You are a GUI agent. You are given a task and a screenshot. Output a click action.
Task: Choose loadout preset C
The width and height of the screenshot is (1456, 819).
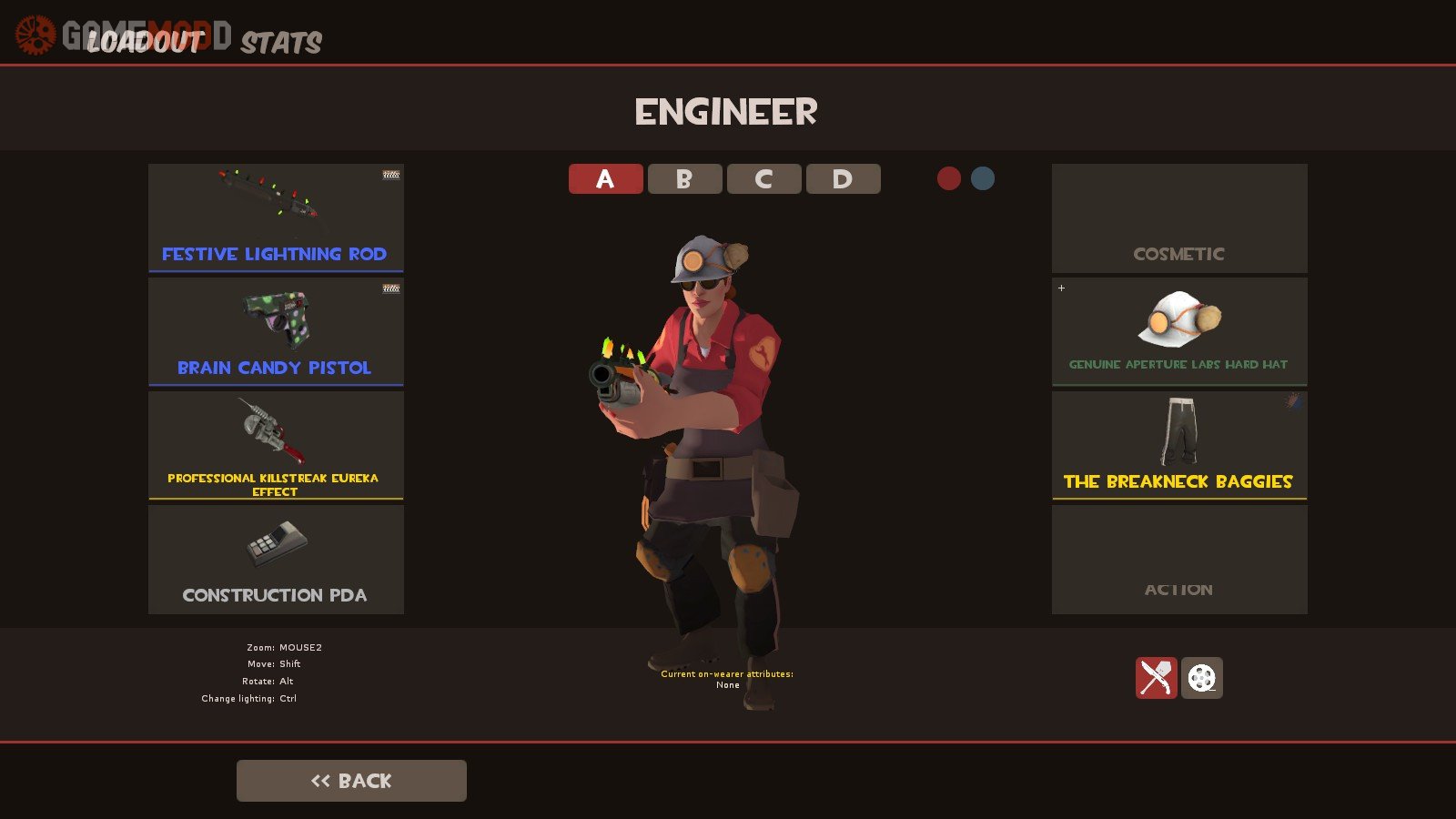[763, 179]
